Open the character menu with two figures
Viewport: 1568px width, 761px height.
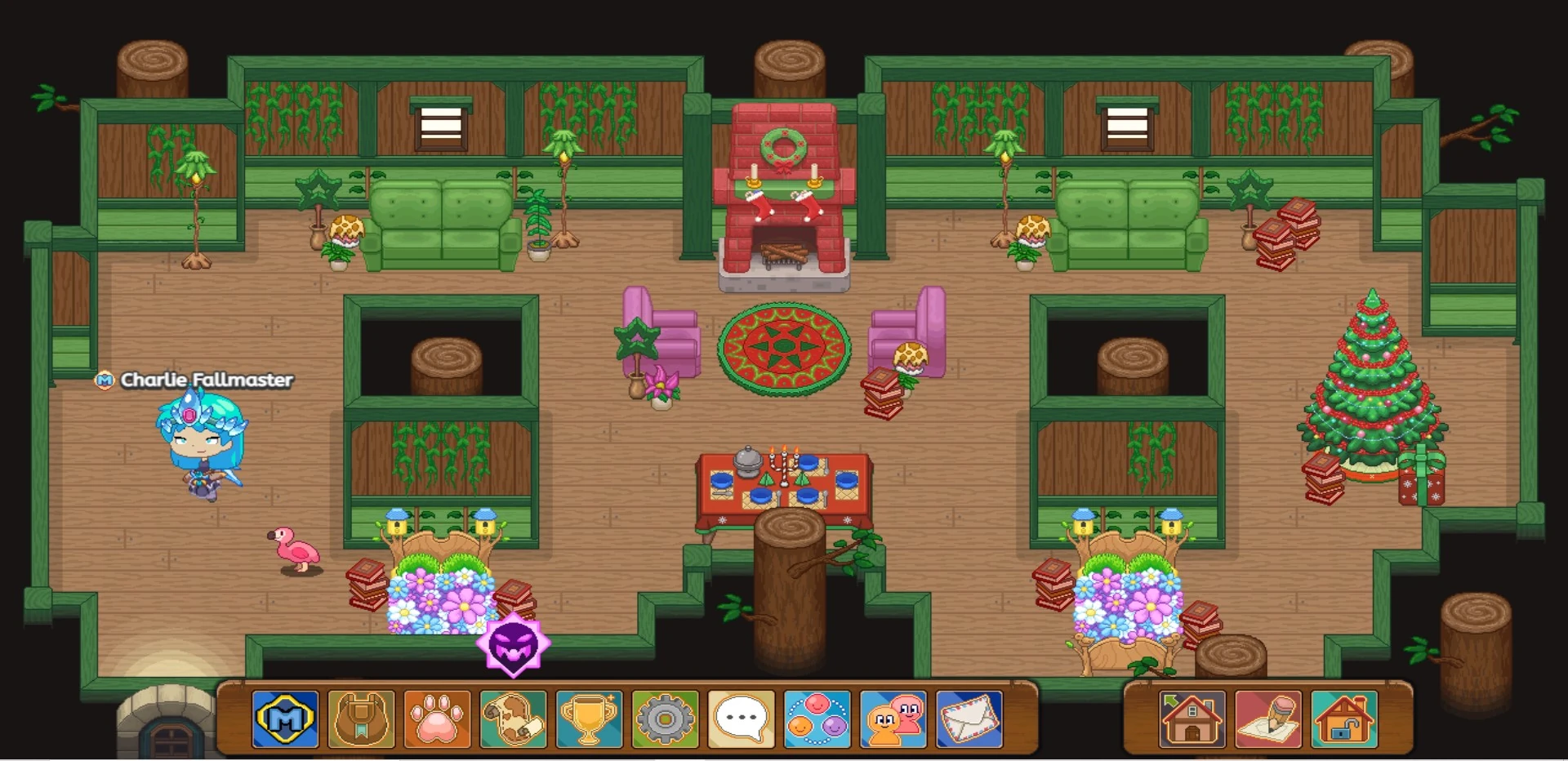click(x=895, y=720)
